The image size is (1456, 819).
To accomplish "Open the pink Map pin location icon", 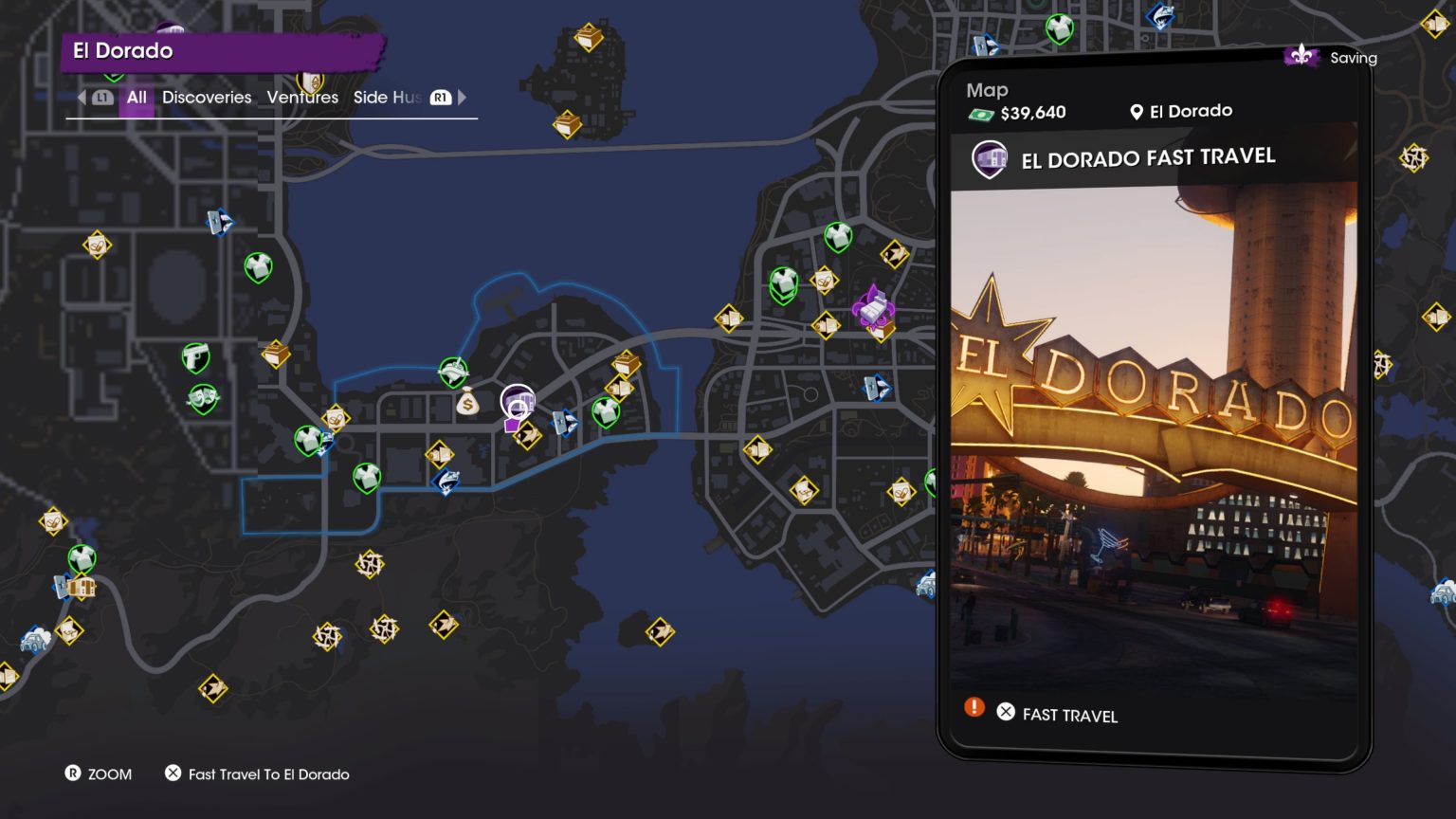I will click(1135, 111).
